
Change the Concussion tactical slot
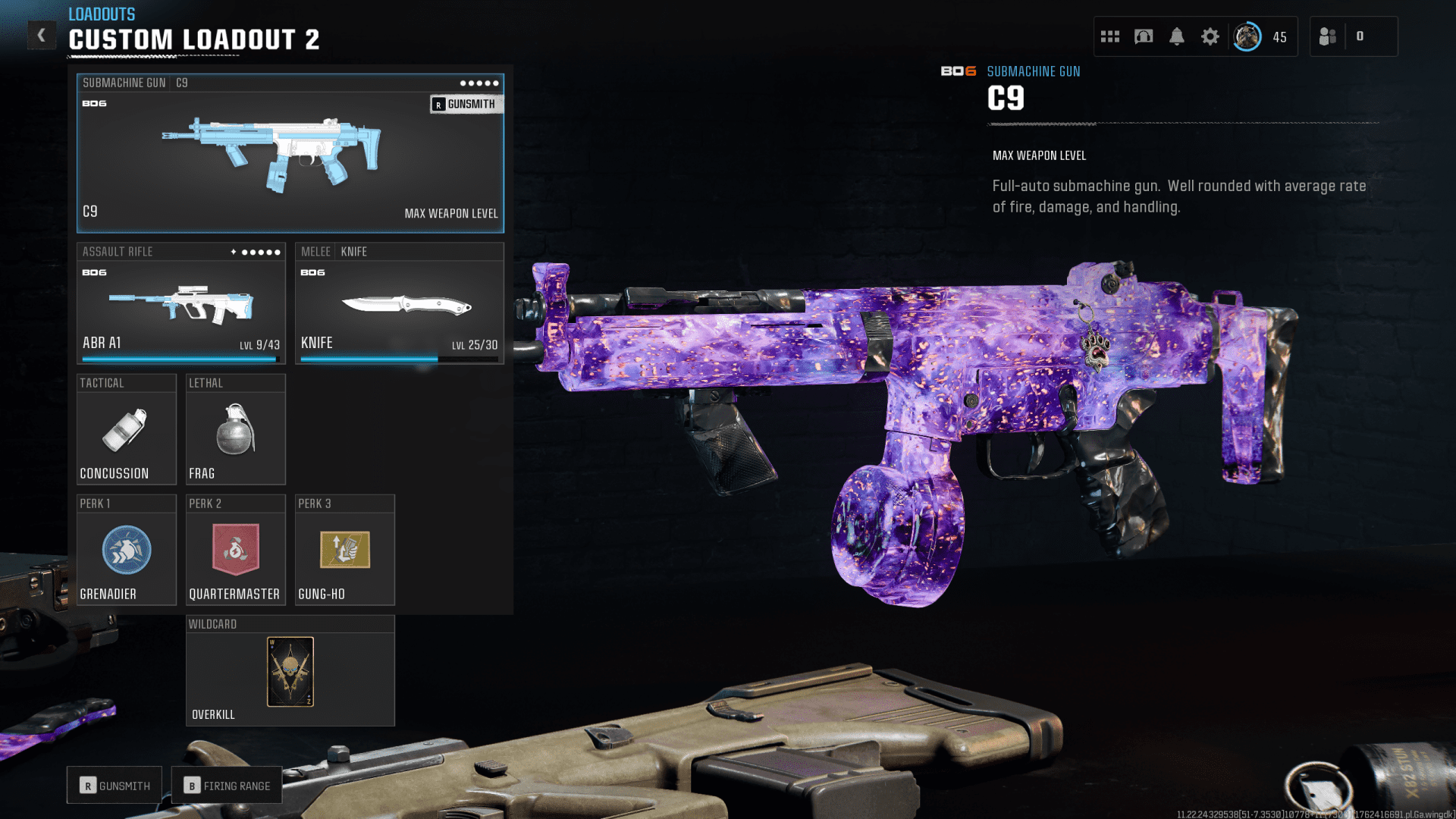pos(126,429)
